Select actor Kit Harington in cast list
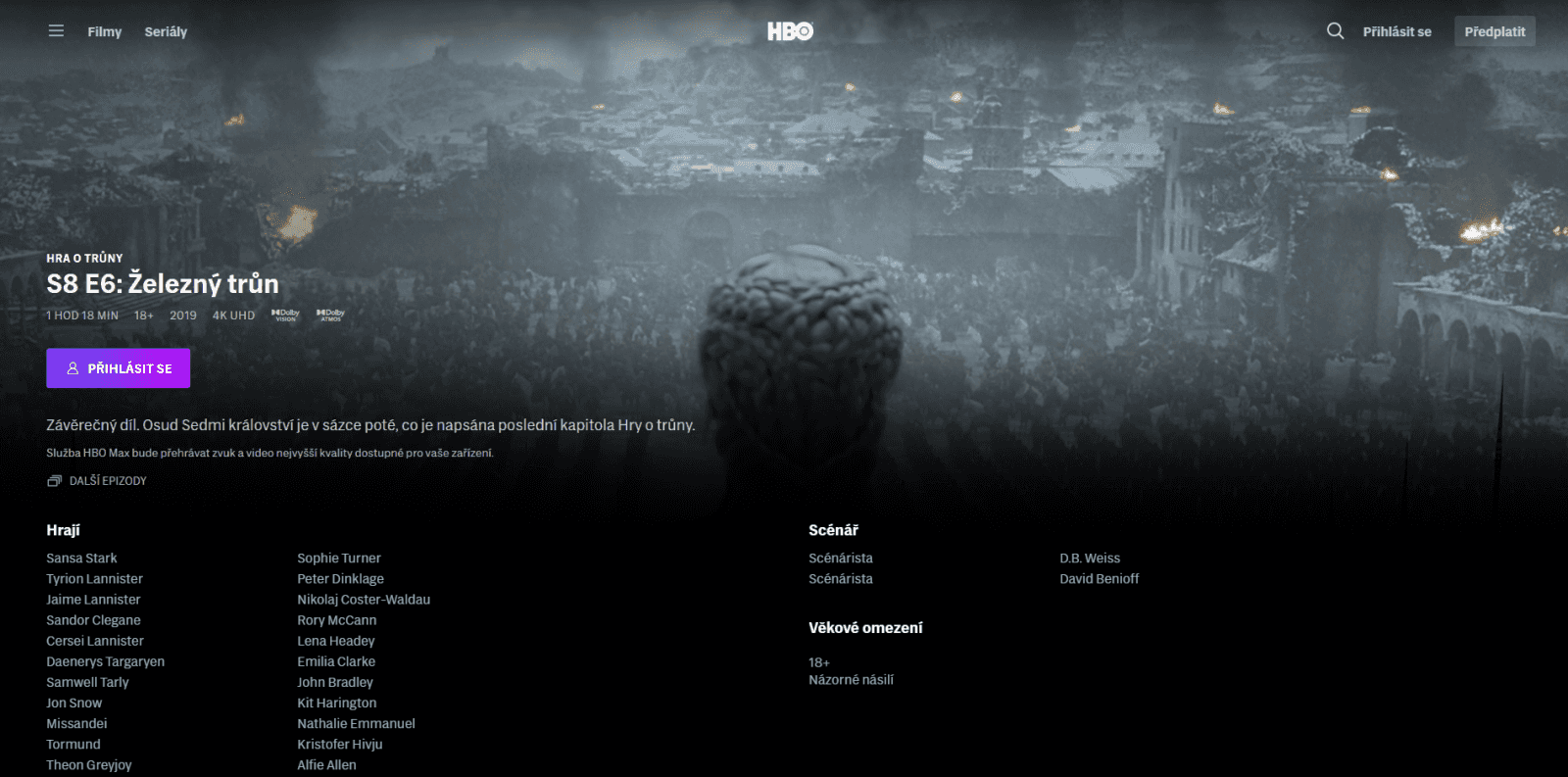1568x777 pixels. point(336,703)
